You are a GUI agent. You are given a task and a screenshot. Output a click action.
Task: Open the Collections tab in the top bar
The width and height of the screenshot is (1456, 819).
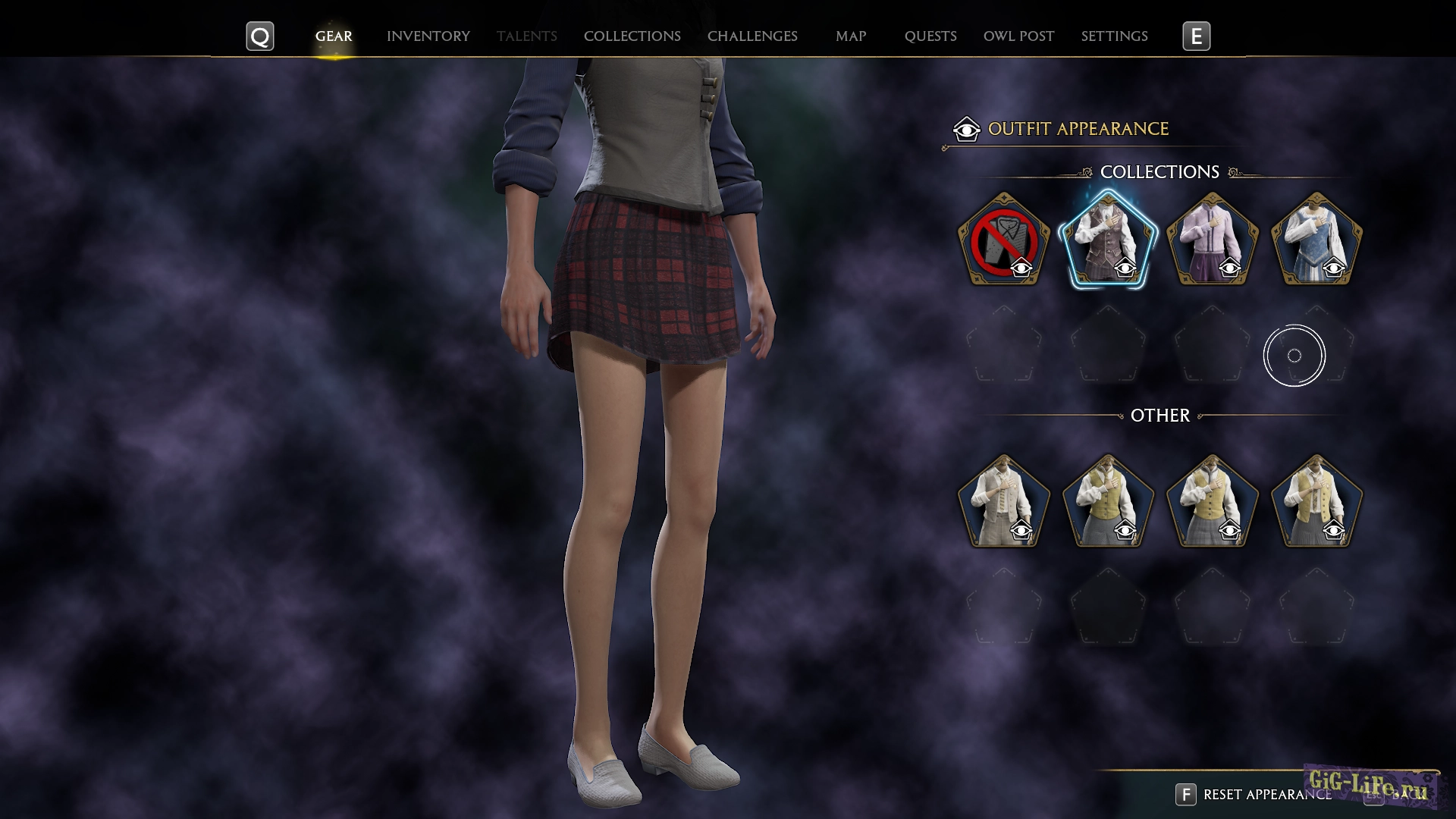(x=632, y=36)
